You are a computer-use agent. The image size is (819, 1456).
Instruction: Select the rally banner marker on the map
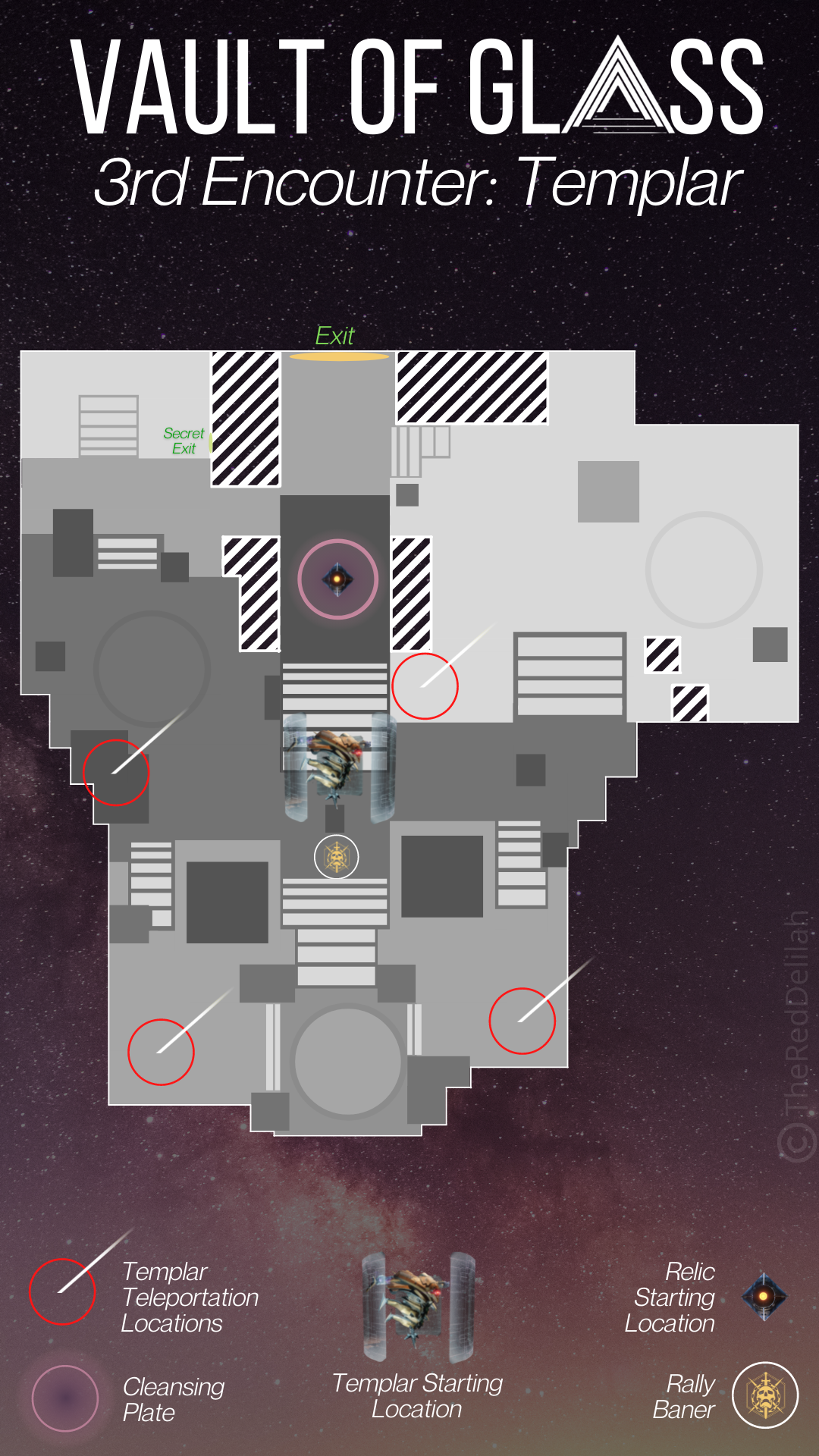(x=336, y=857)
